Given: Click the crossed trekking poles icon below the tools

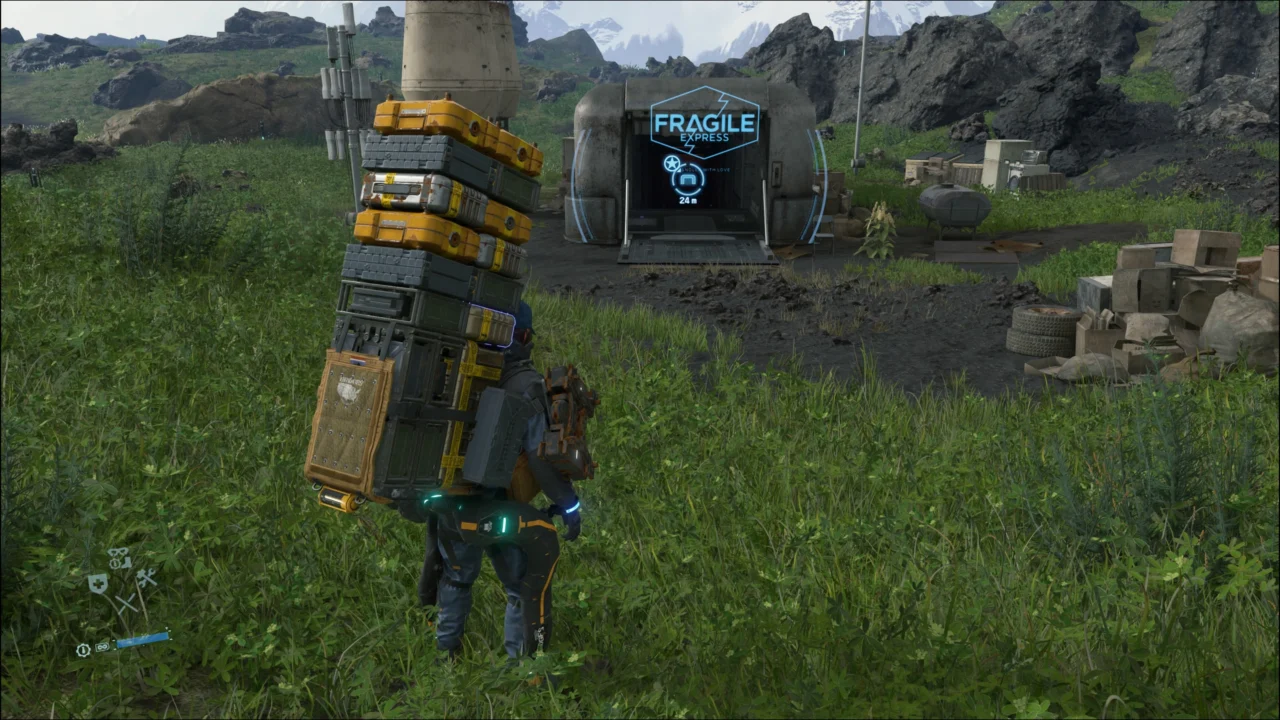Looking at the screenshot, I should pyautogui.click(x=126, y=602).
